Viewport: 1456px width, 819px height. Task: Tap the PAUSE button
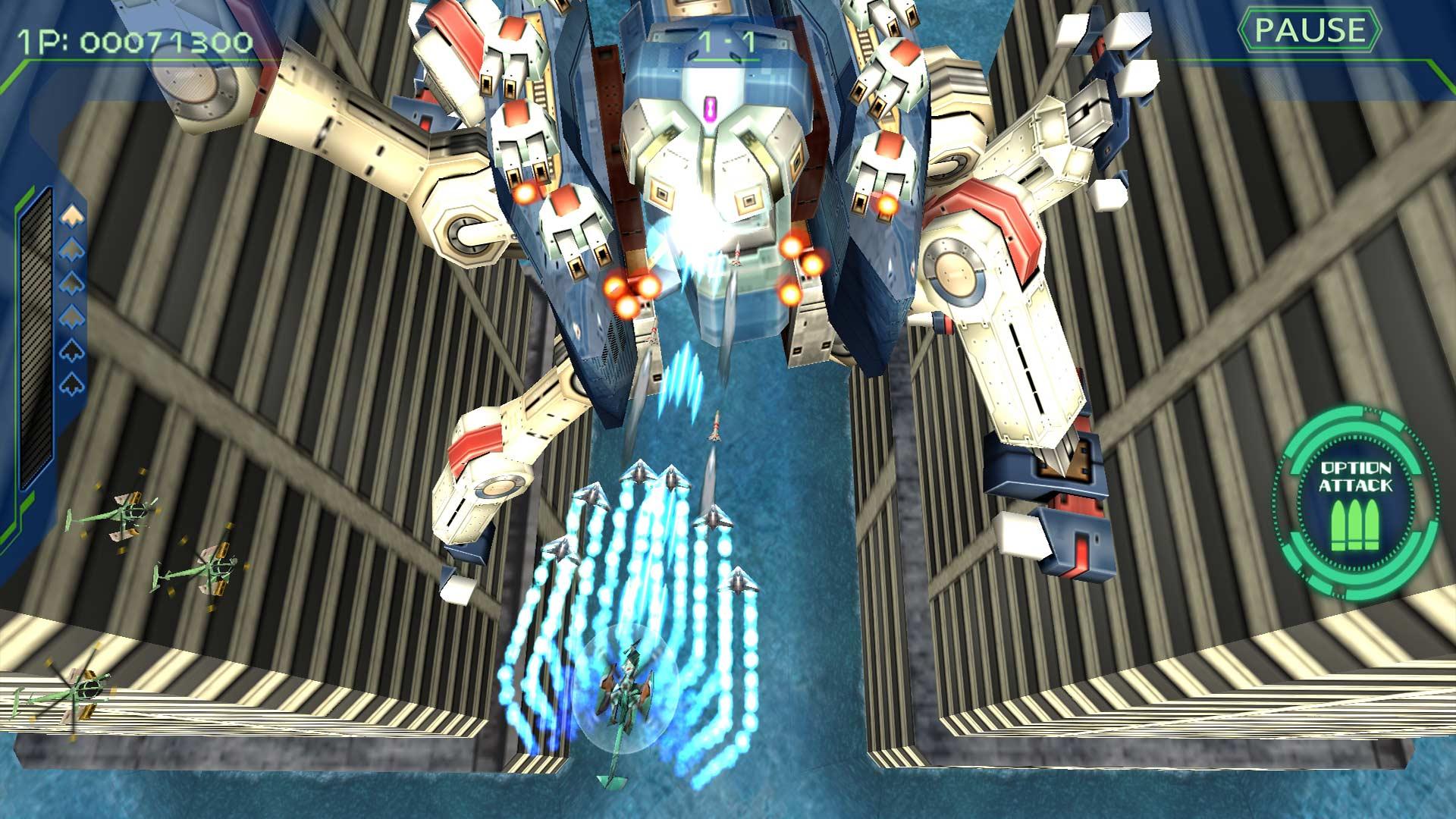click(1310, 31)
